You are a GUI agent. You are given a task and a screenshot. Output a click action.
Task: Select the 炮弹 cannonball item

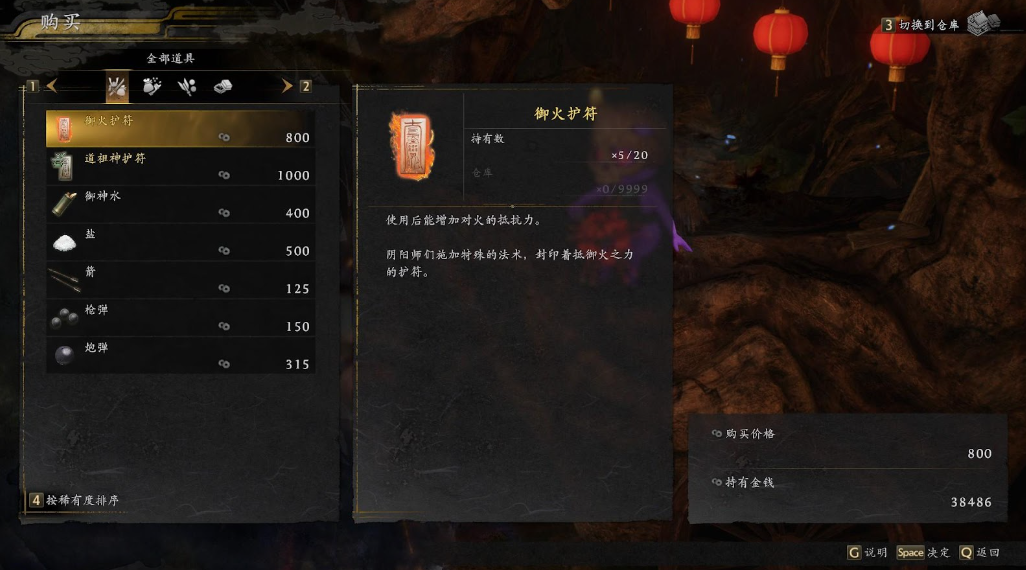point(180,356)
